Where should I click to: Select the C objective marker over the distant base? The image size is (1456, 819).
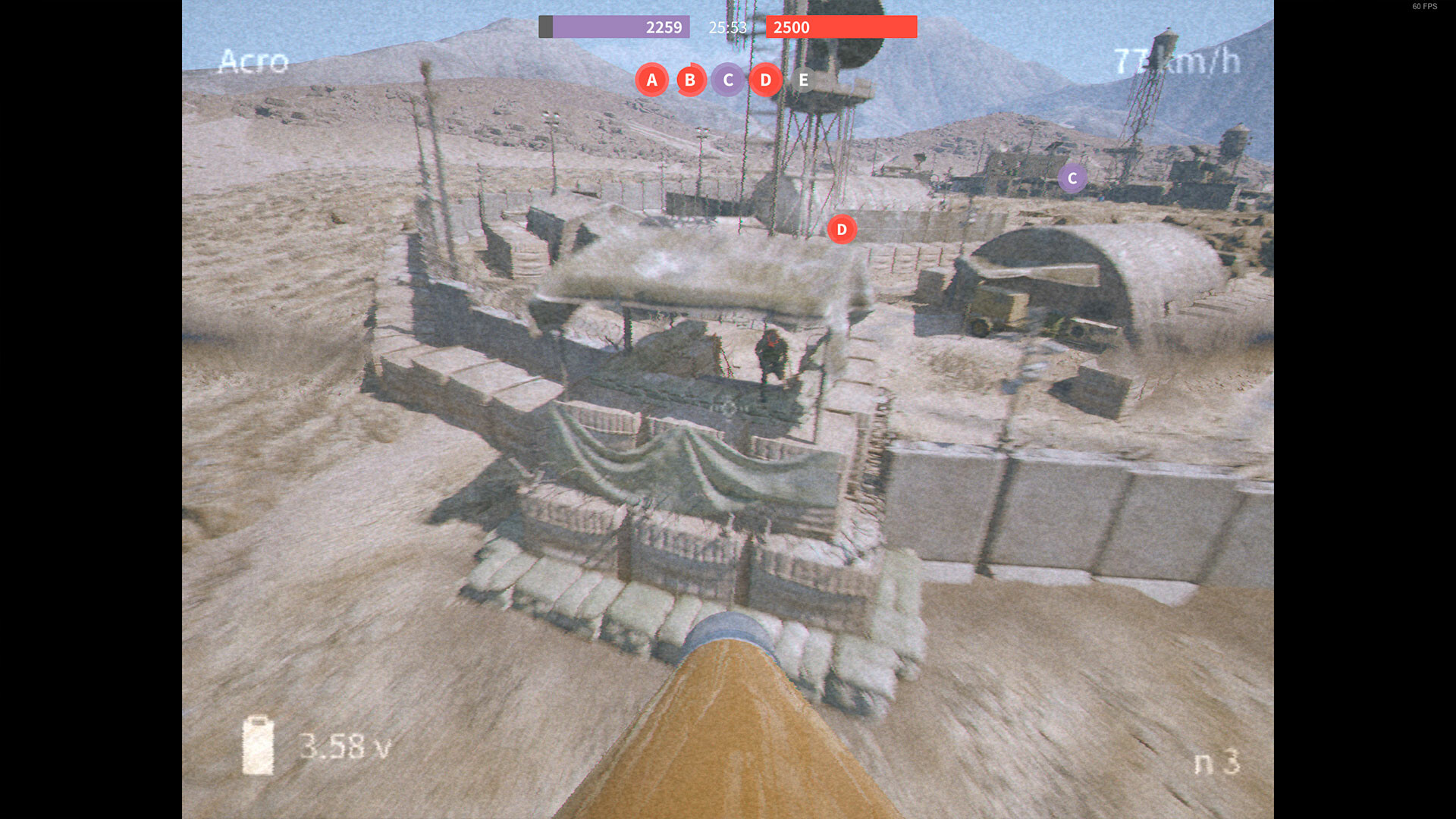(x=1072, y=179)
